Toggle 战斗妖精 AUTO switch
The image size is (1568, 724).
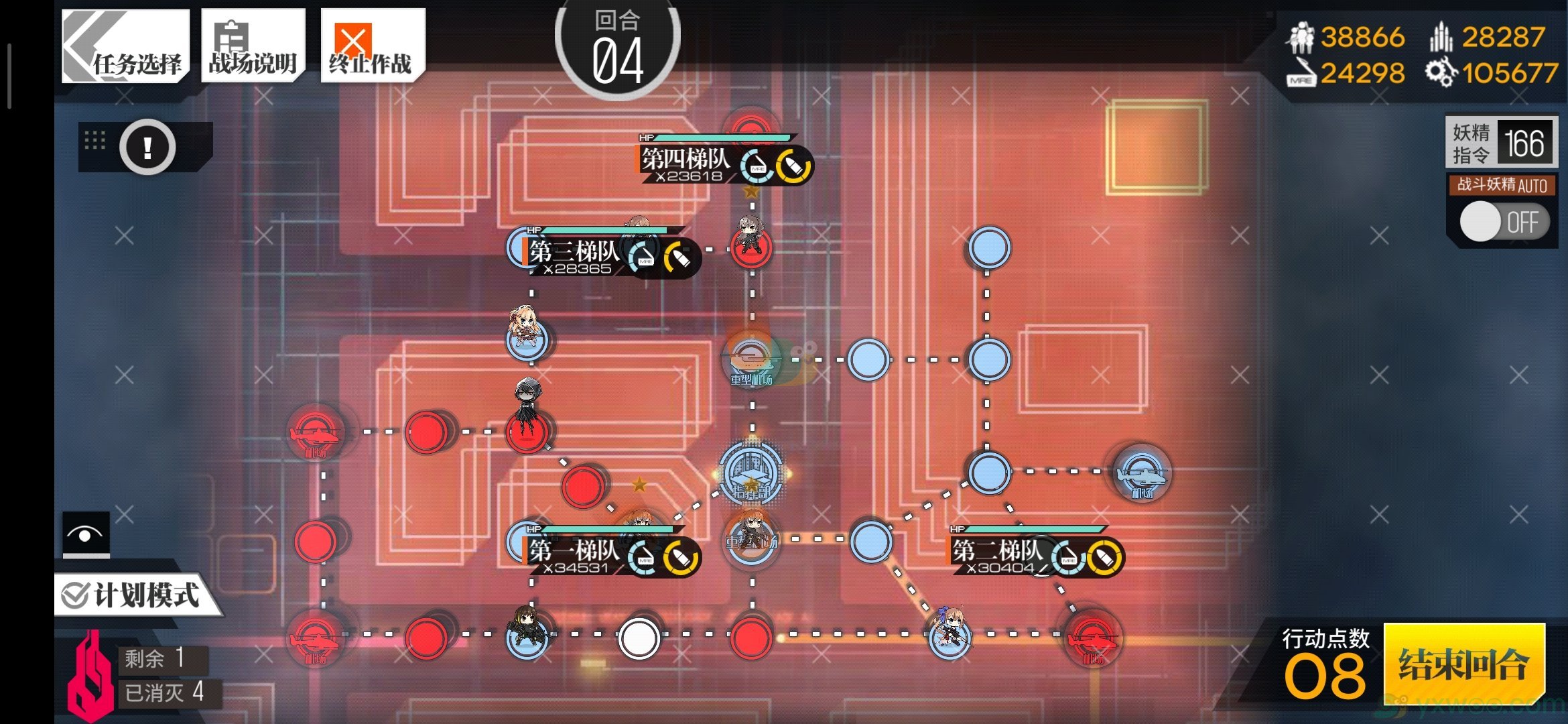point(1504,223)
